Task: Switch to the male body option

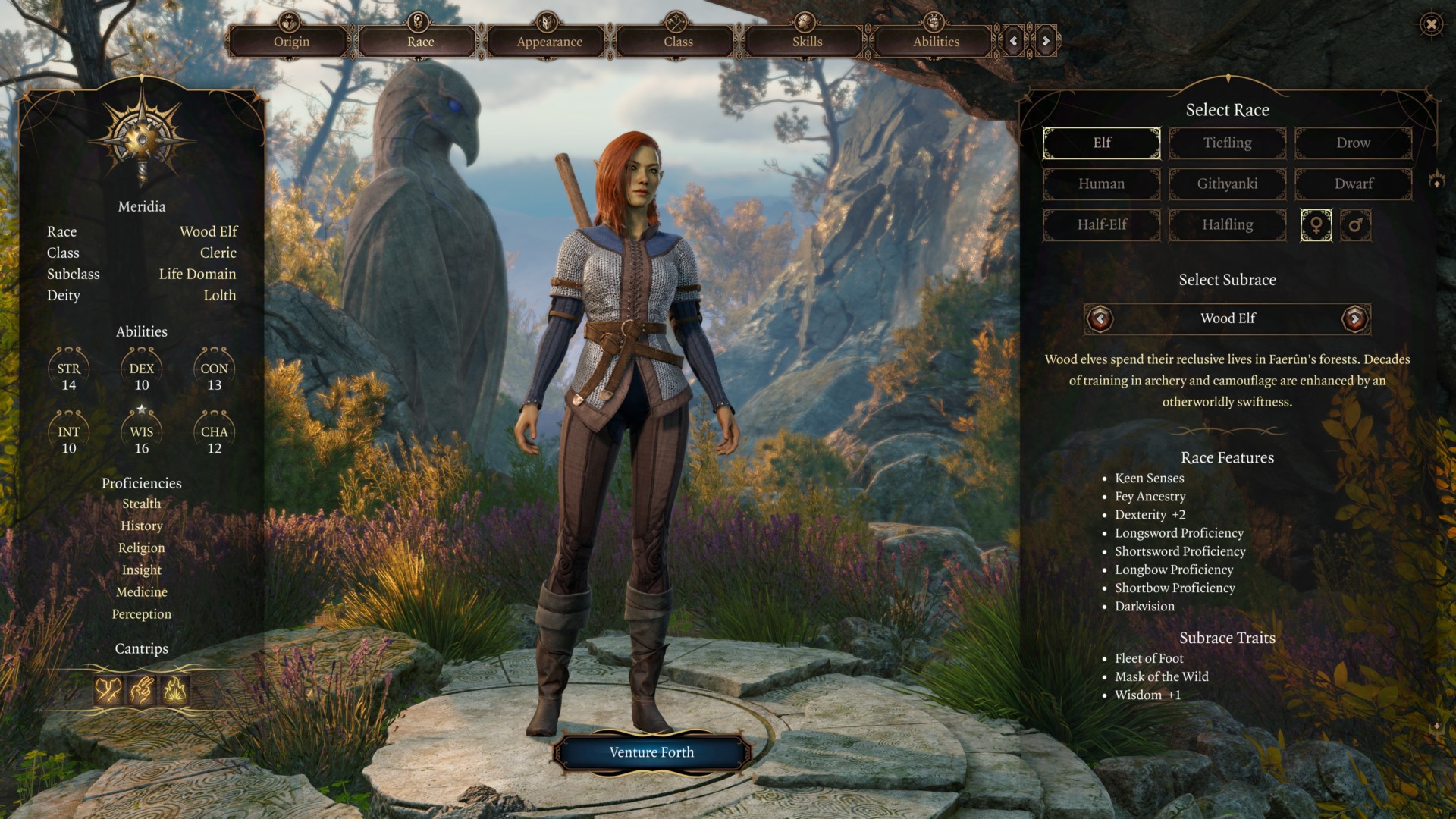Action: click(x=1355, y=225)
